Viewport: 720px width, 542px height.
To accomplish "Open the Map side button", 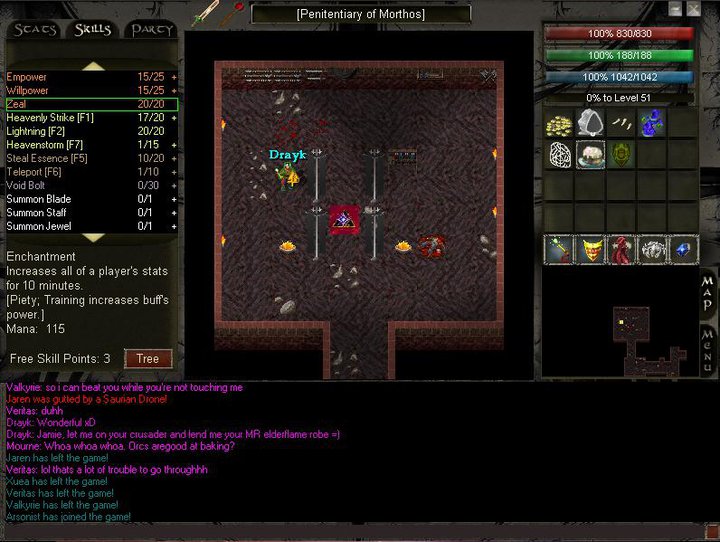I will [707, 290].
